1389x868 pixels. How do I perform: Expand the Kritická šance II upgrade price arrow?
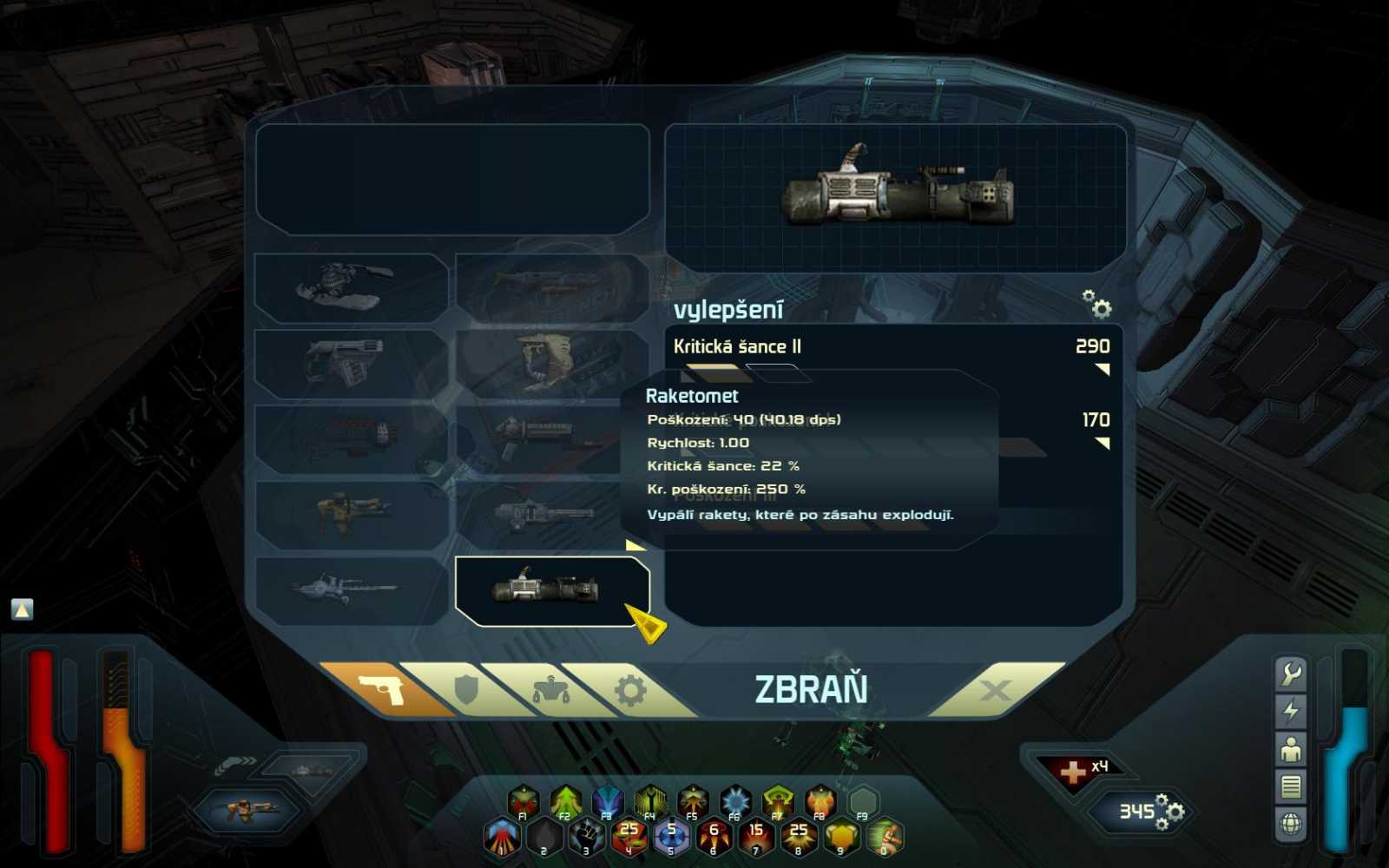click(x=1103, y=367)
